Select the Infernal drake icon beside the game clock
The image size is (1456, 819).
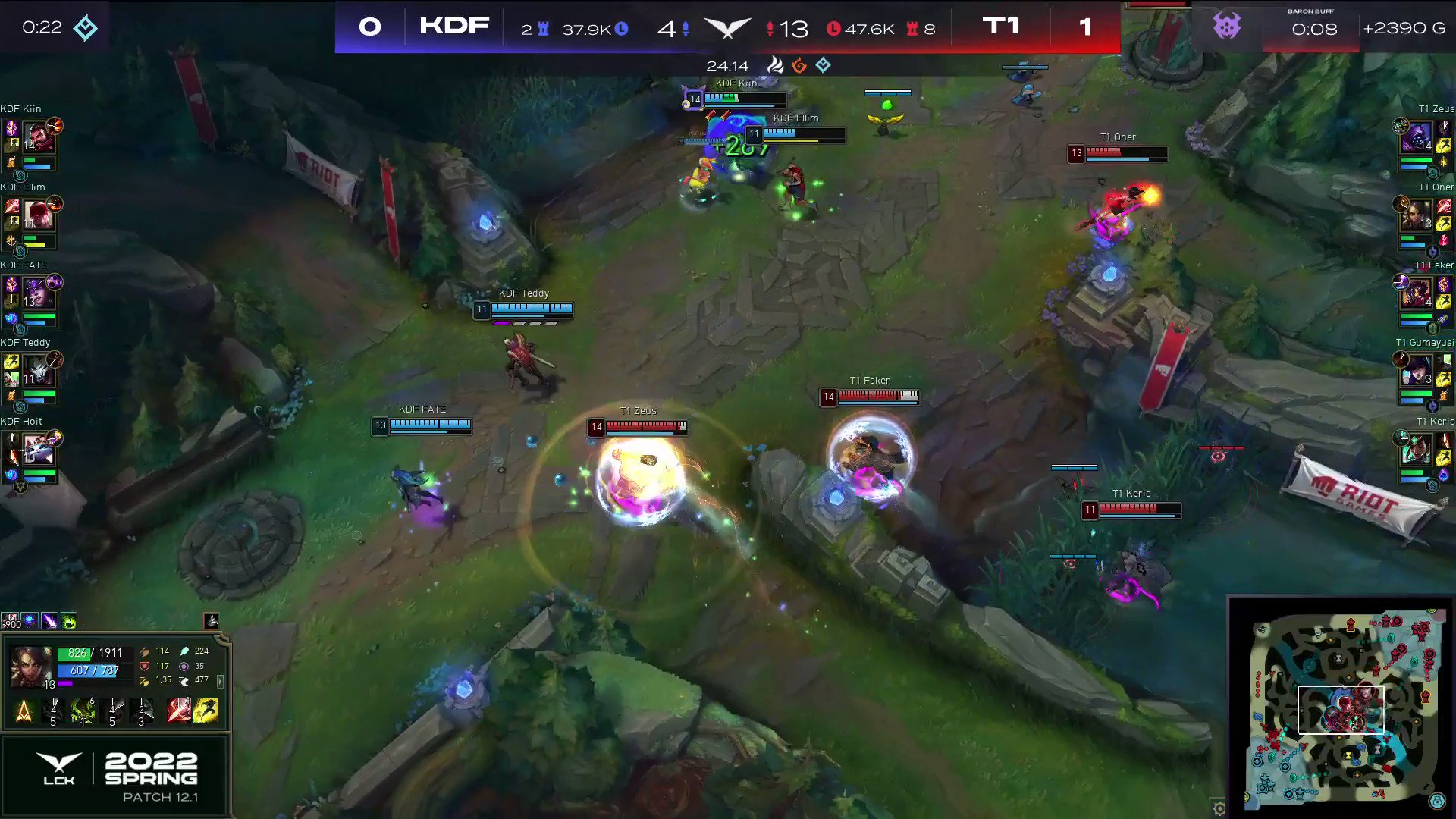(x=799, y=65)
